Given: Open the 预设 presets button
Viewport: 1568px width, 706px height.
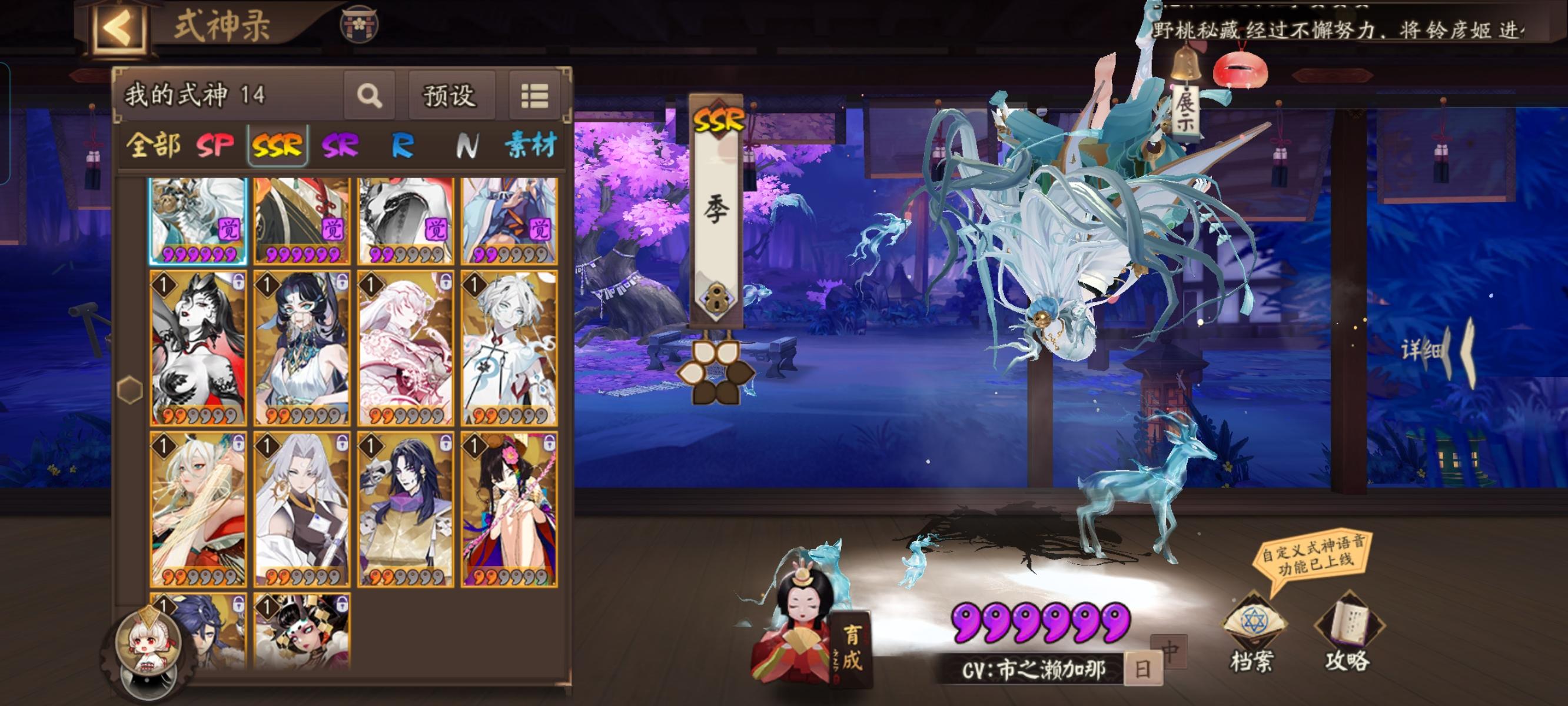Looking at the screenshot, I should [451, 96].
